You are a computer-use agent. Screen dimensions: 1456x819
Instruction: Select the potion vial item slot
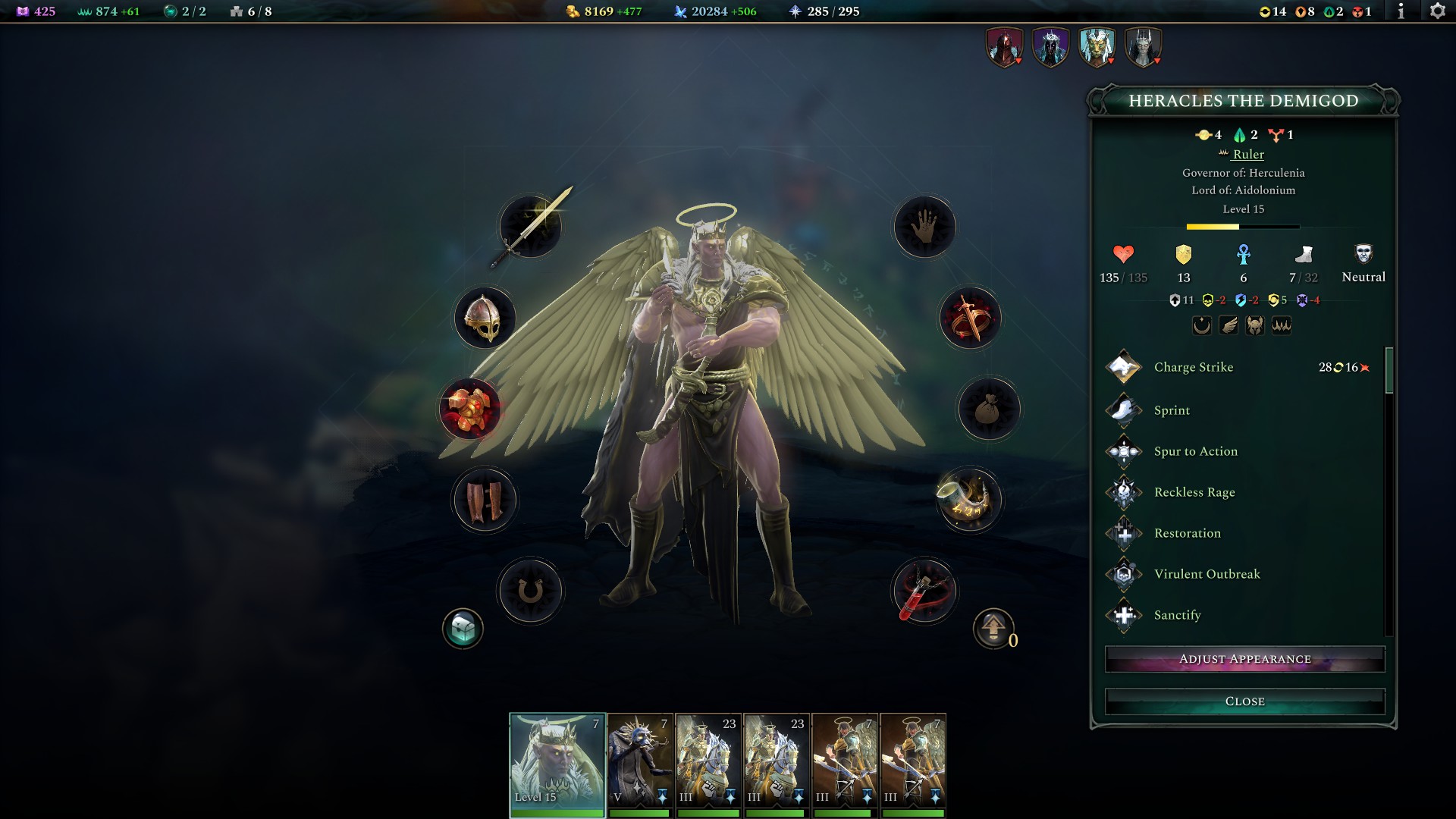(x=924, y=591)
